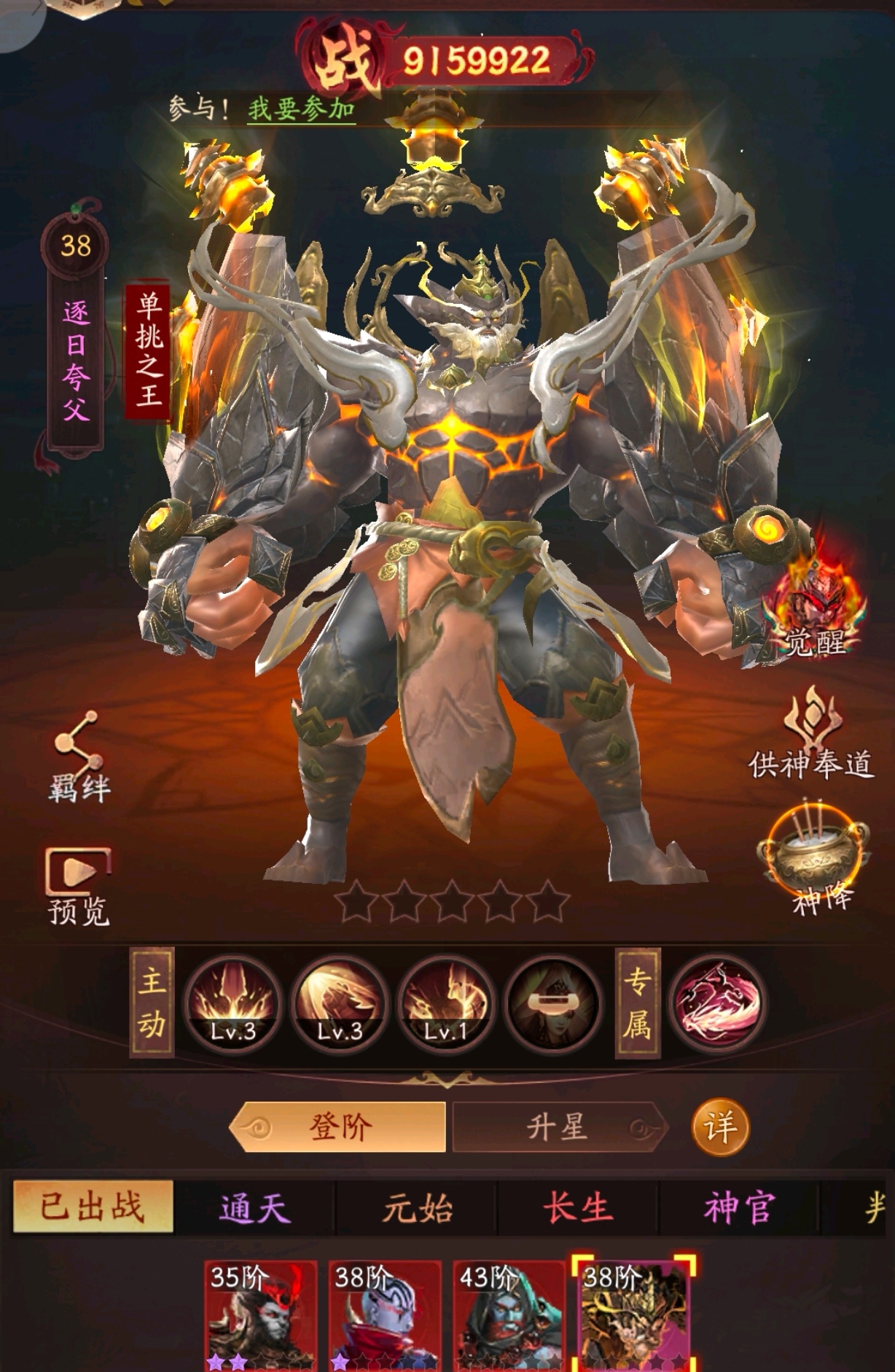
Task: Select the 已出战 deployed tab
Action: (x=93, y=1207)
